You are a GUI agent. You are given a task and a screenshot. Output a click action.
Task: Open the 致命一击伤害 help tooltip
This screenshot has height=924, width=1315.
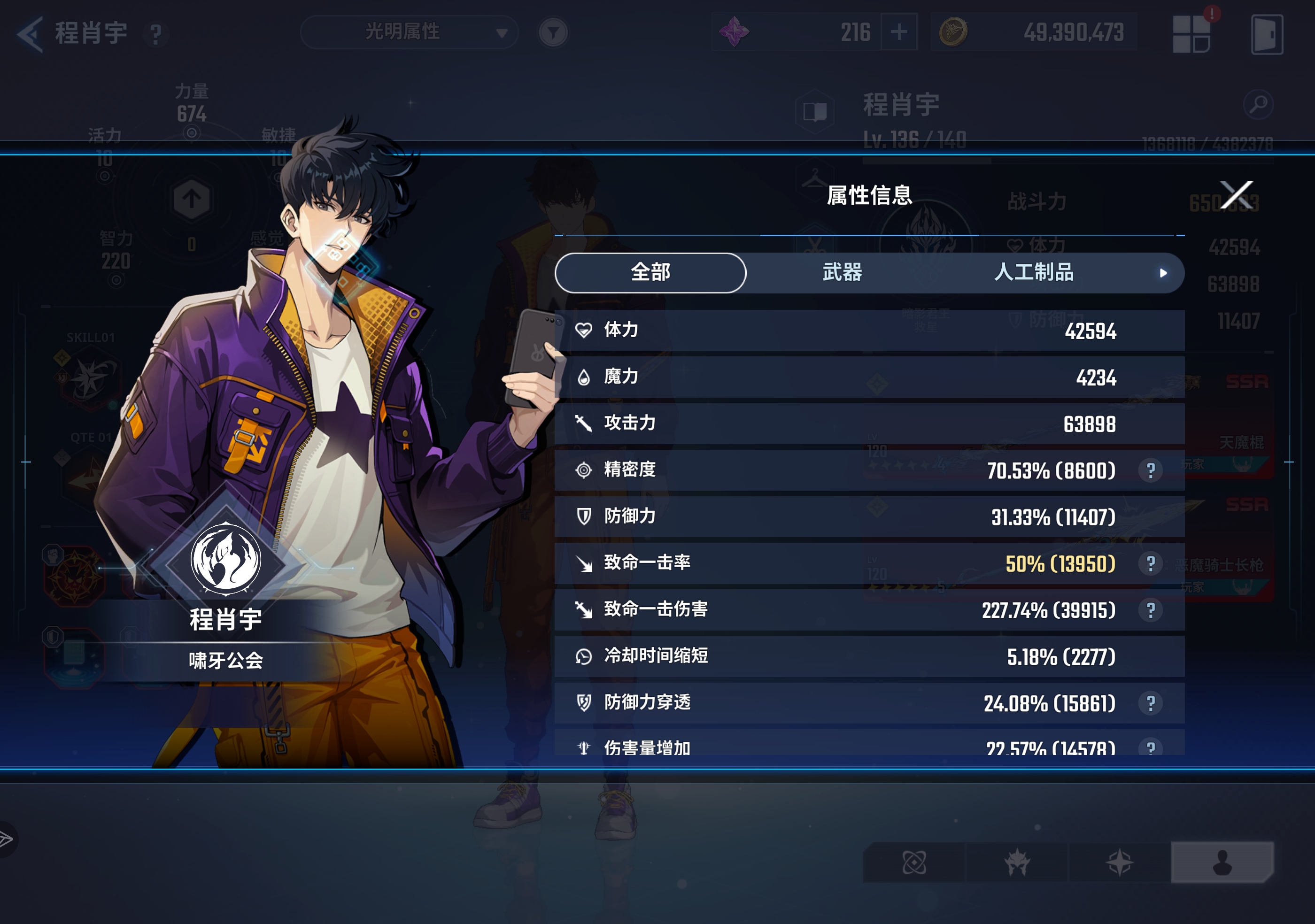pyautogui.click(x=1150, y=610)
